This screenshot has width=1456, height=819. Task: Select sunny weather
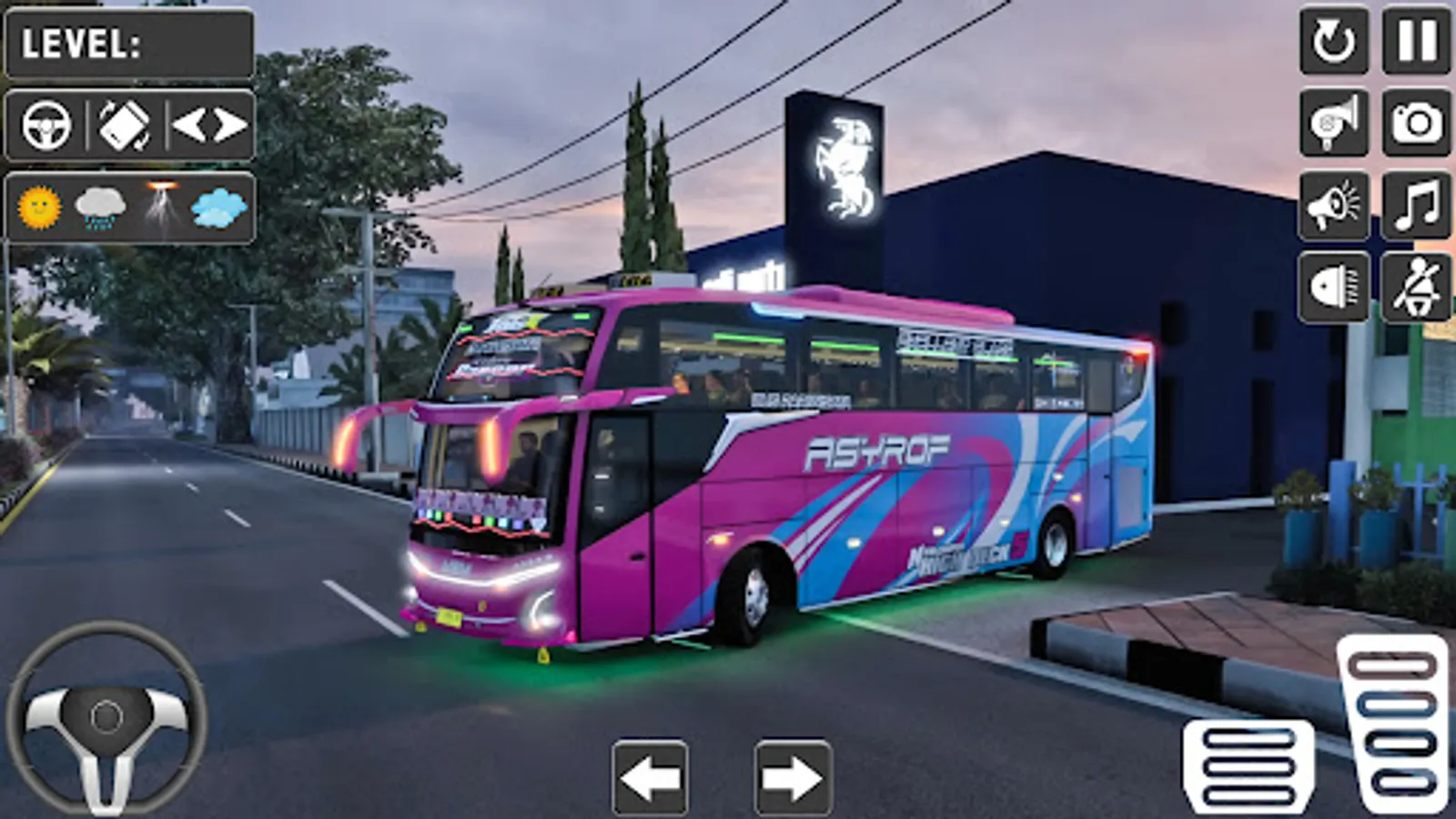pyautogui.click(x=38, y=207)
